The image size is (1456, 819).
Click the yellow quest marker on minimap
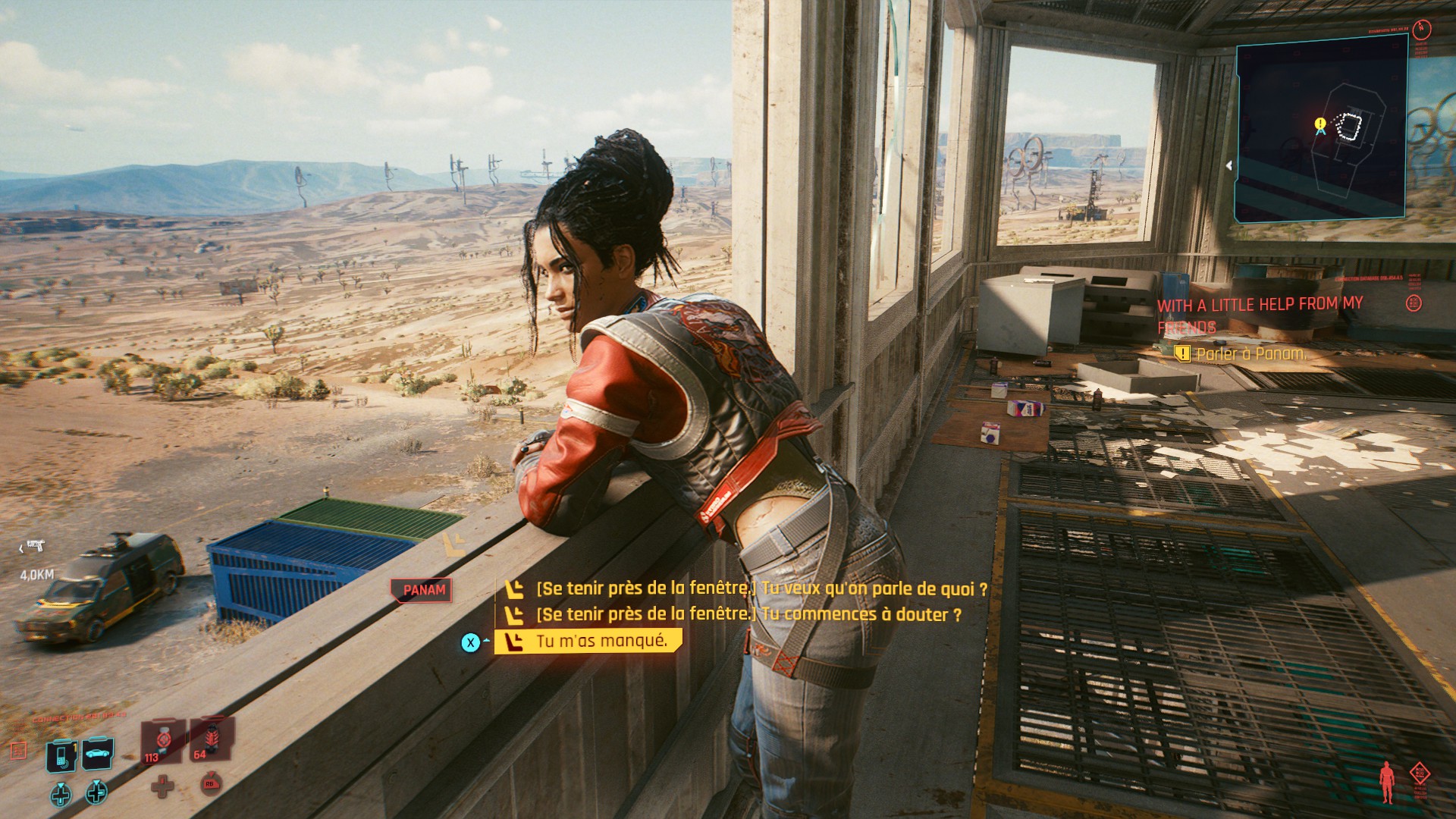pos(1320,123)
